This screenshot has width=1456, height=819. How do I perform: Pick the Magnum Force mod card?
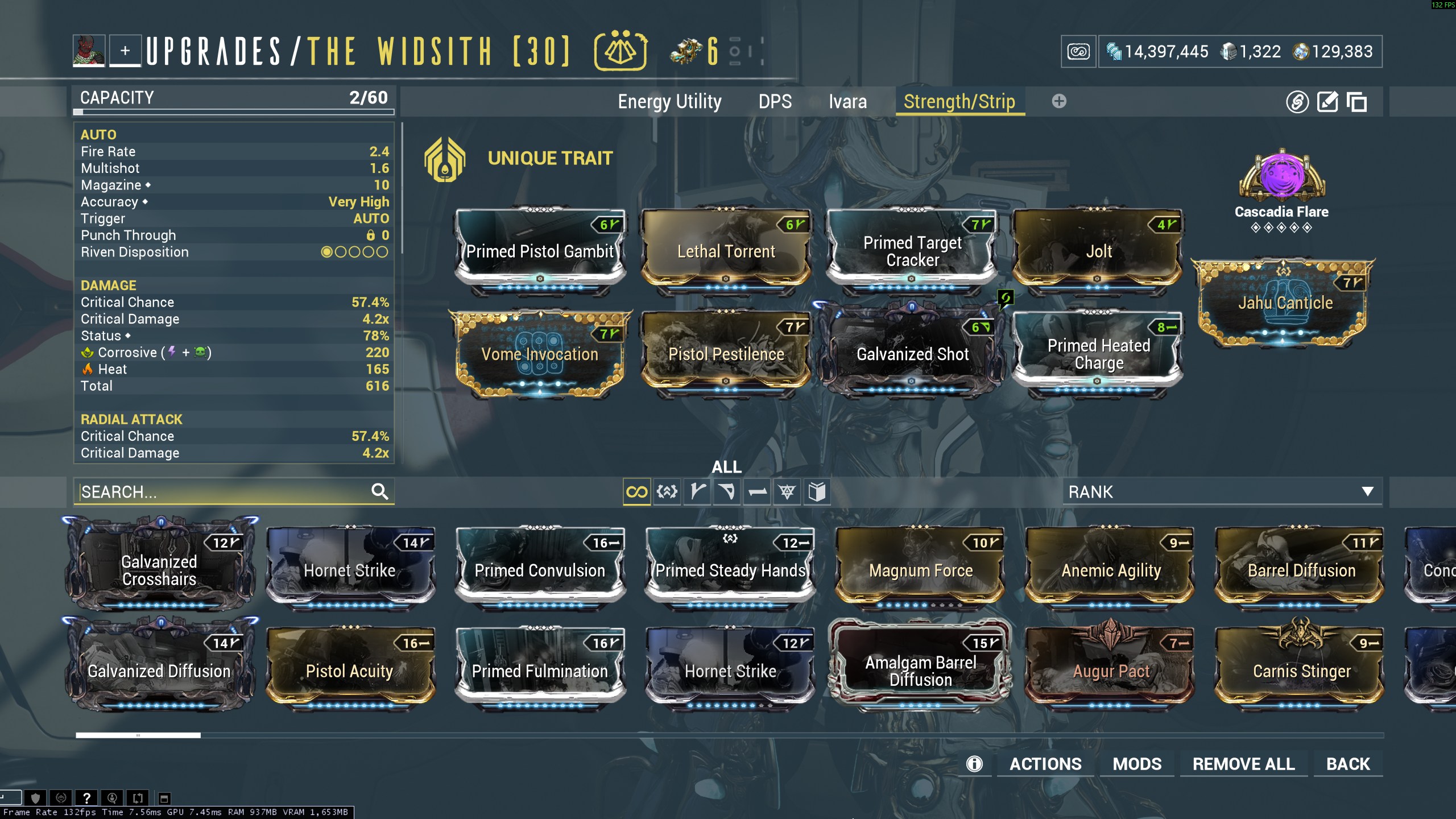[920, 570]
